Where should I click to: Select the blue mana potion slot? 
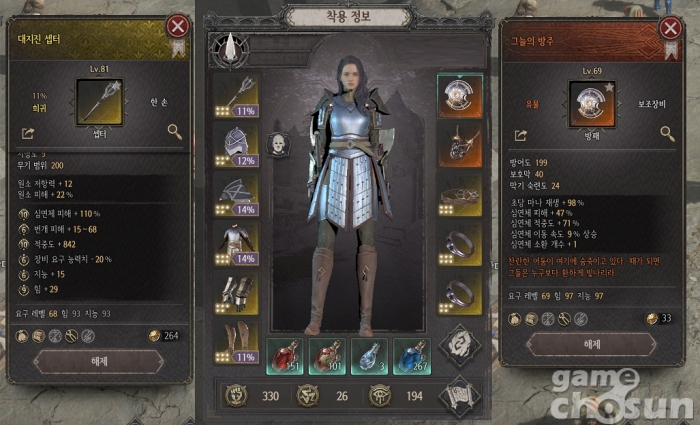pyautogui.click(x=412, y=357)
